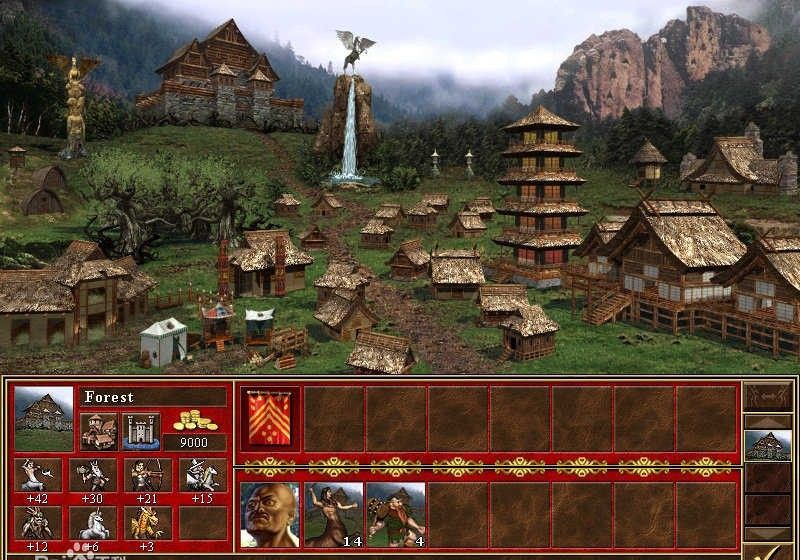800x560 pixels.
Task: Select the creature growth icon showing +42
Action: [38, 474]
